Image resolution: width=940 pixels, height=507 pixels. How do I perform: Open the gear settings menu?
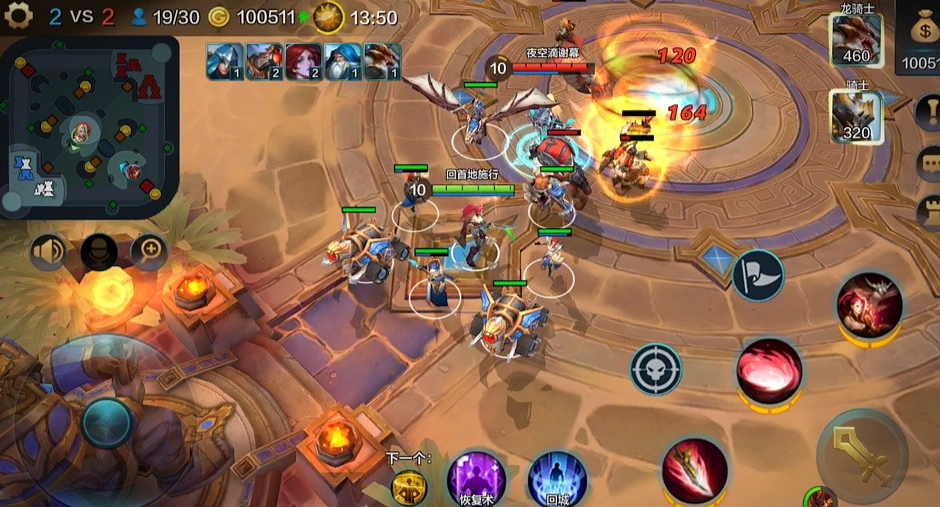point(19,17)
